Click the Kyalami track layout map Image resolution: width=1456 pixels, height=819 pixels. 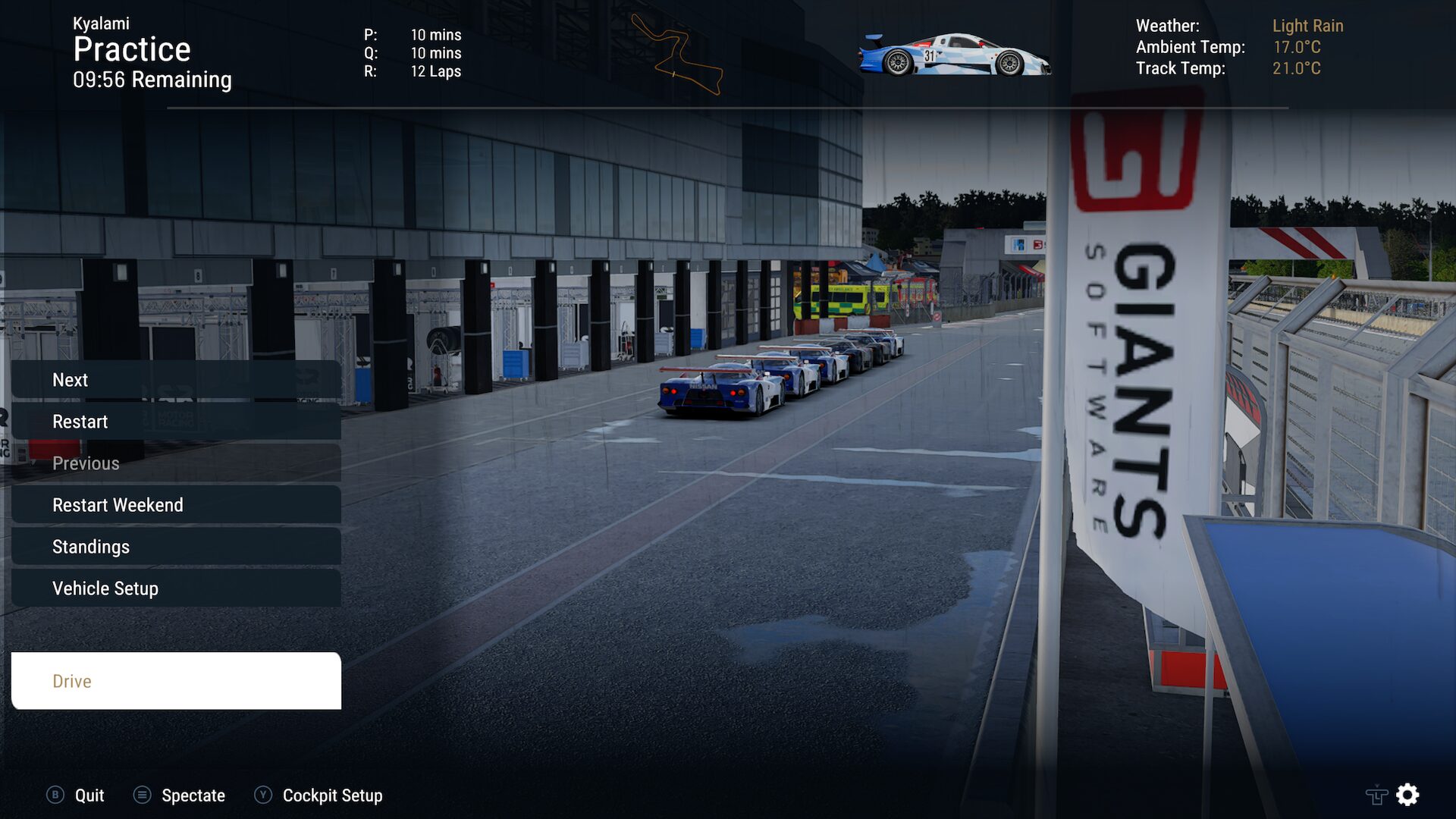(677, 55)
